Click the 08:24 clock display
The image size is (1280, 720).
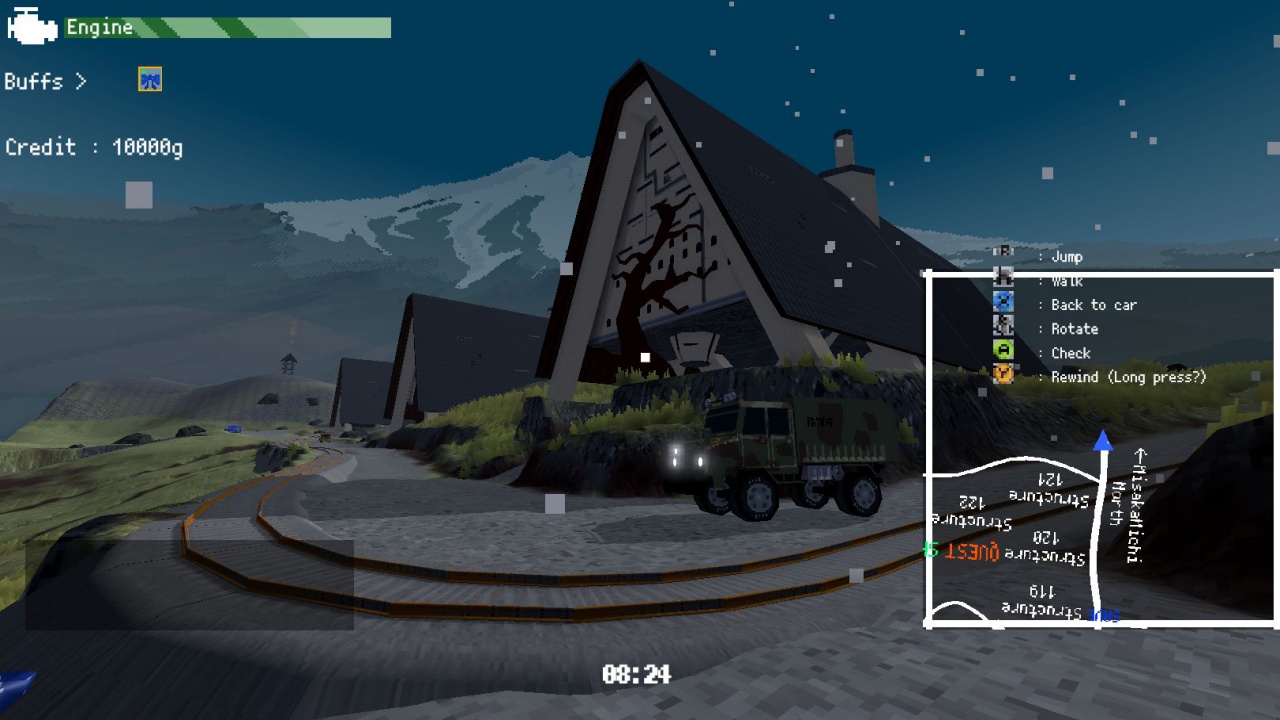[x=637, y=674]
